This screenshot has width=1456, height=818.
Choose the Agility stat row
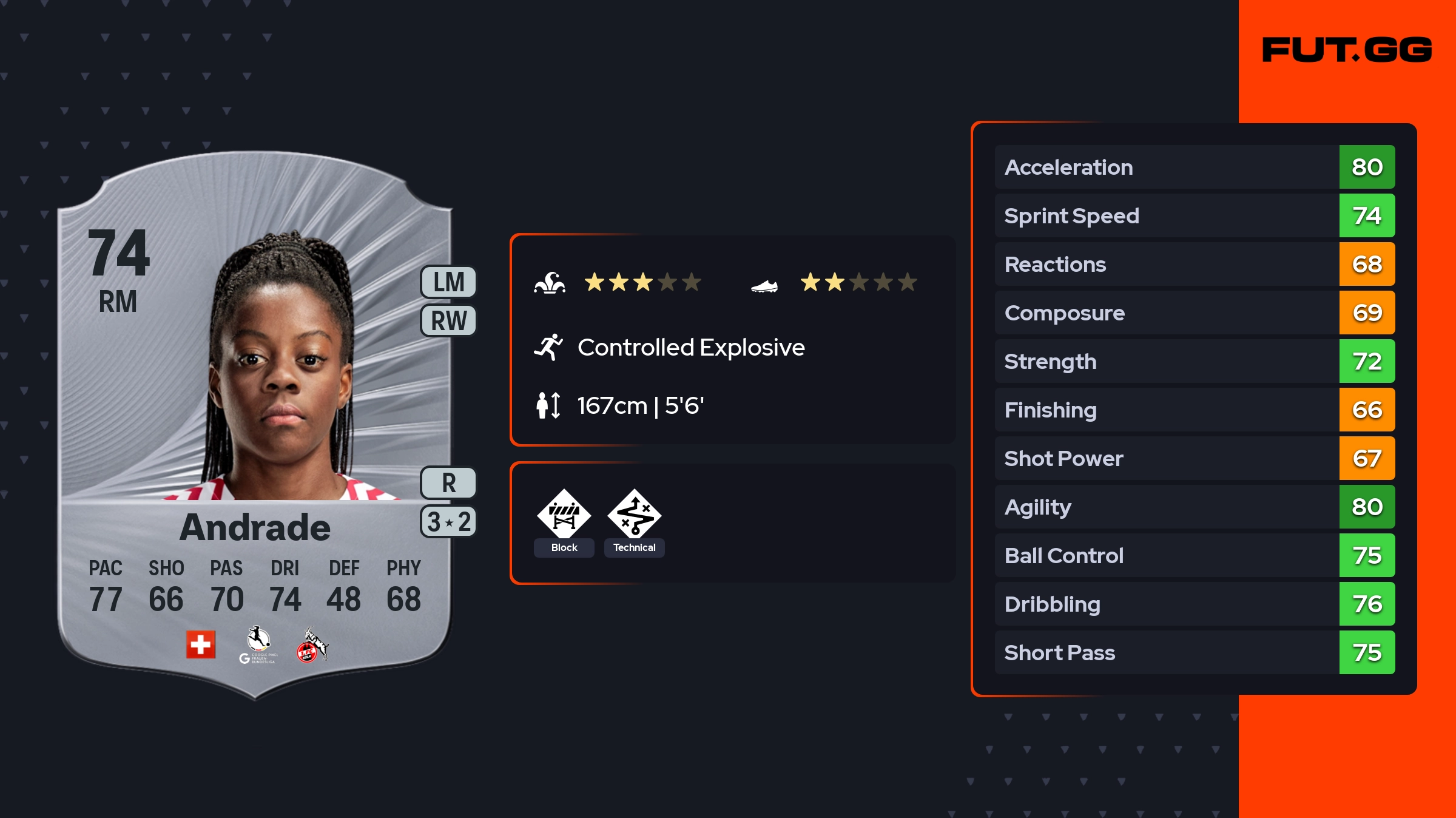[x=1194, y=507]
